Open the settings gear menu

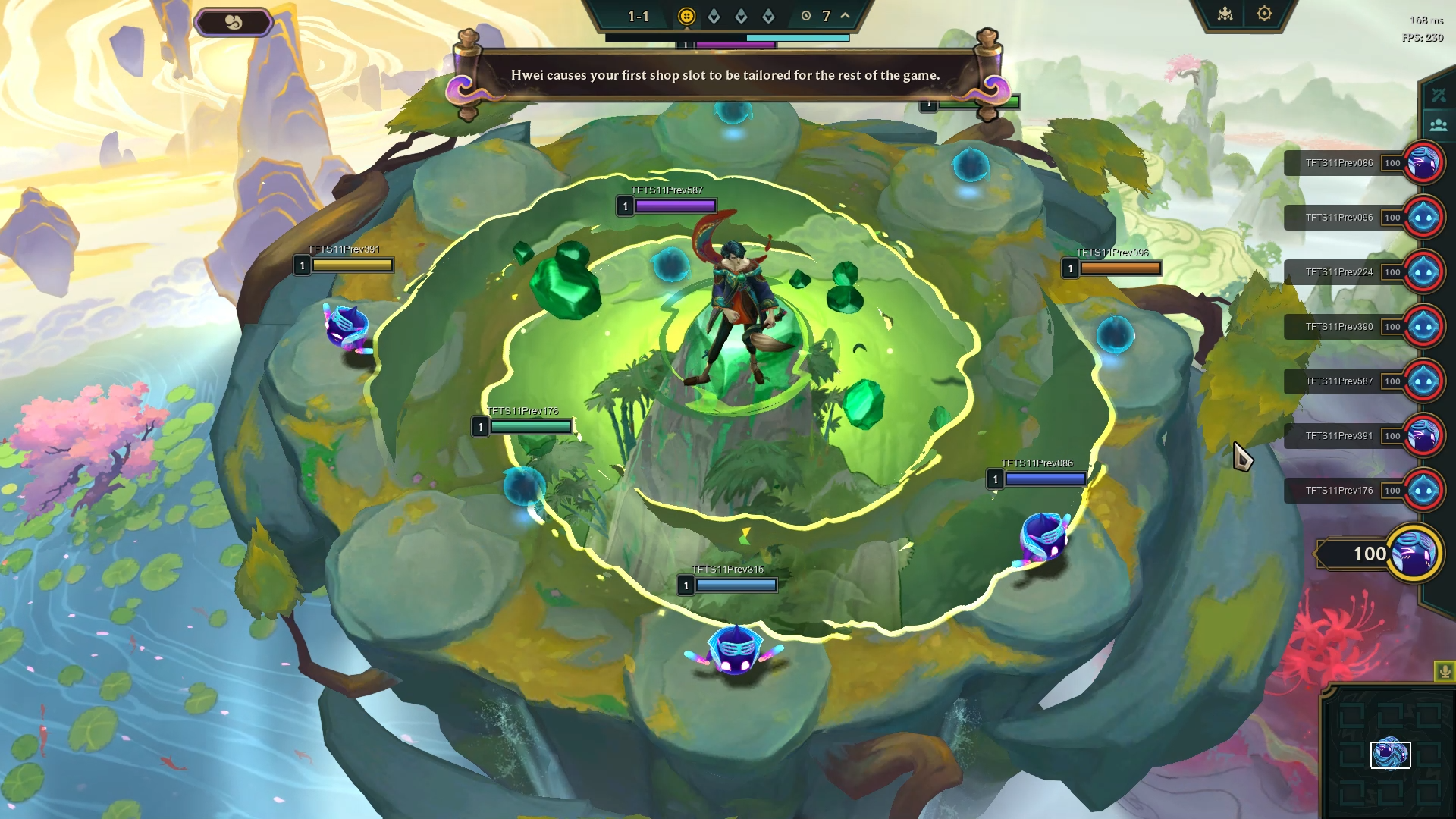1263,14
